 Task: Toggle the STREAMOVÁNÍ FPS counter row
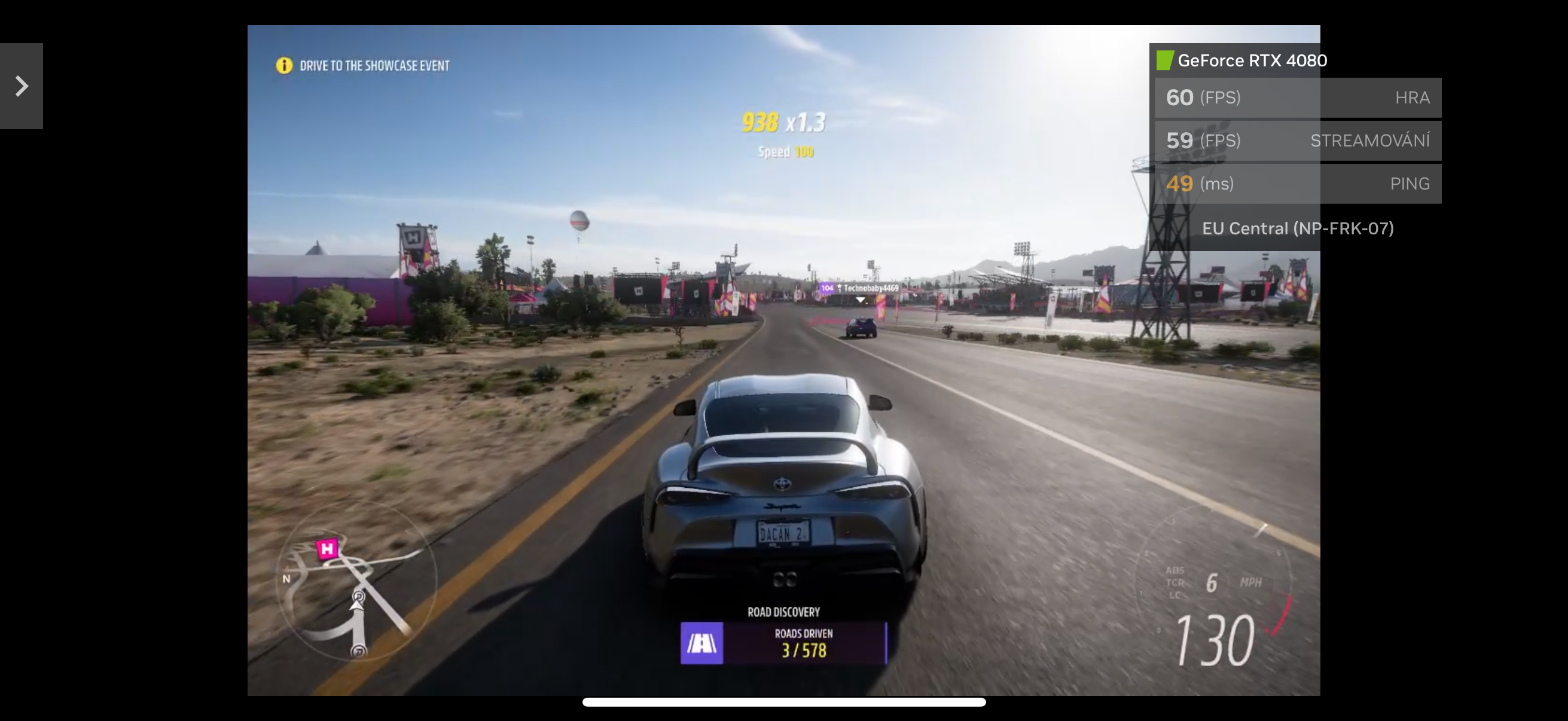[x=1298, y=140]
